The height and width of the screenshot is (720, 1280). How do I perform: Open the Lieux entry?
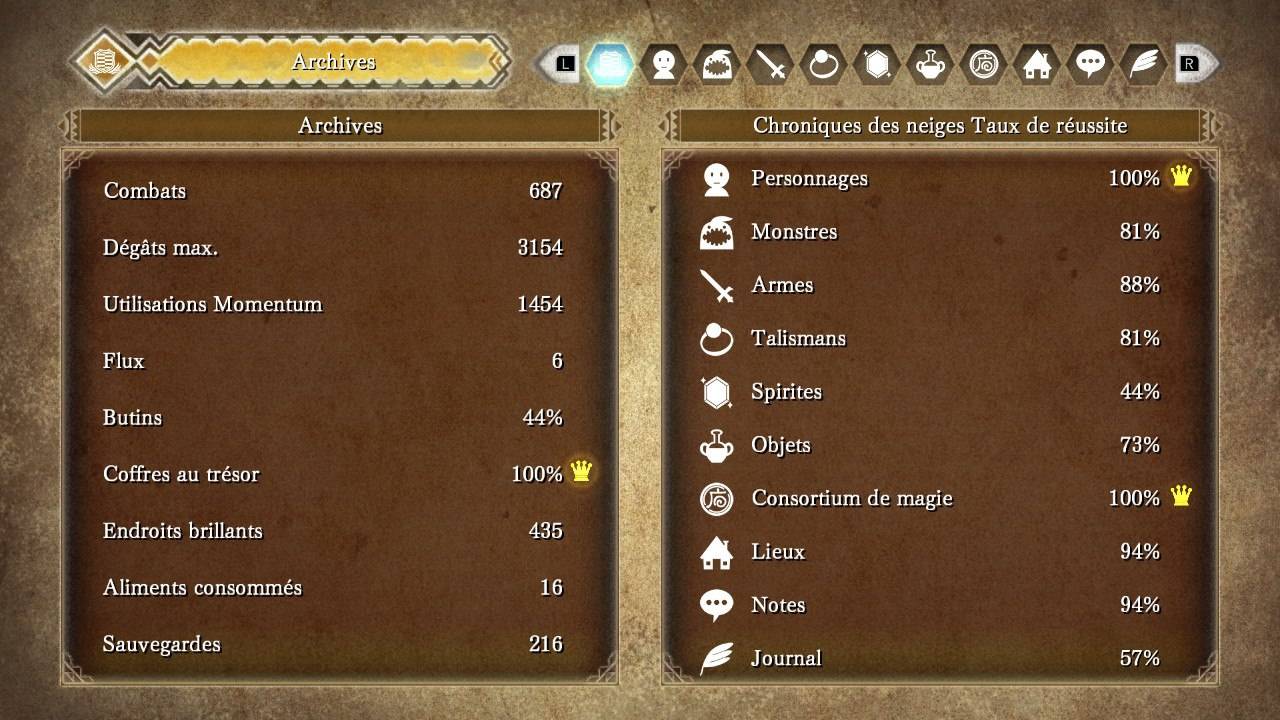[938, 552]
